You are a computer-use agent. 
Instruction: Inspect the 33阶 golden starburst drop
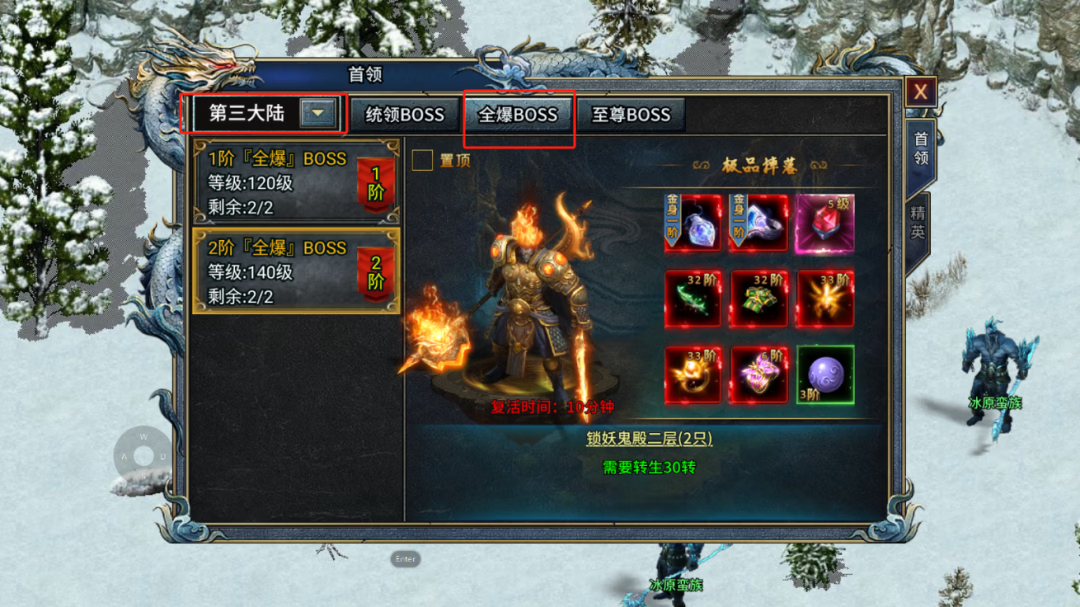click(x=825, y=298)
